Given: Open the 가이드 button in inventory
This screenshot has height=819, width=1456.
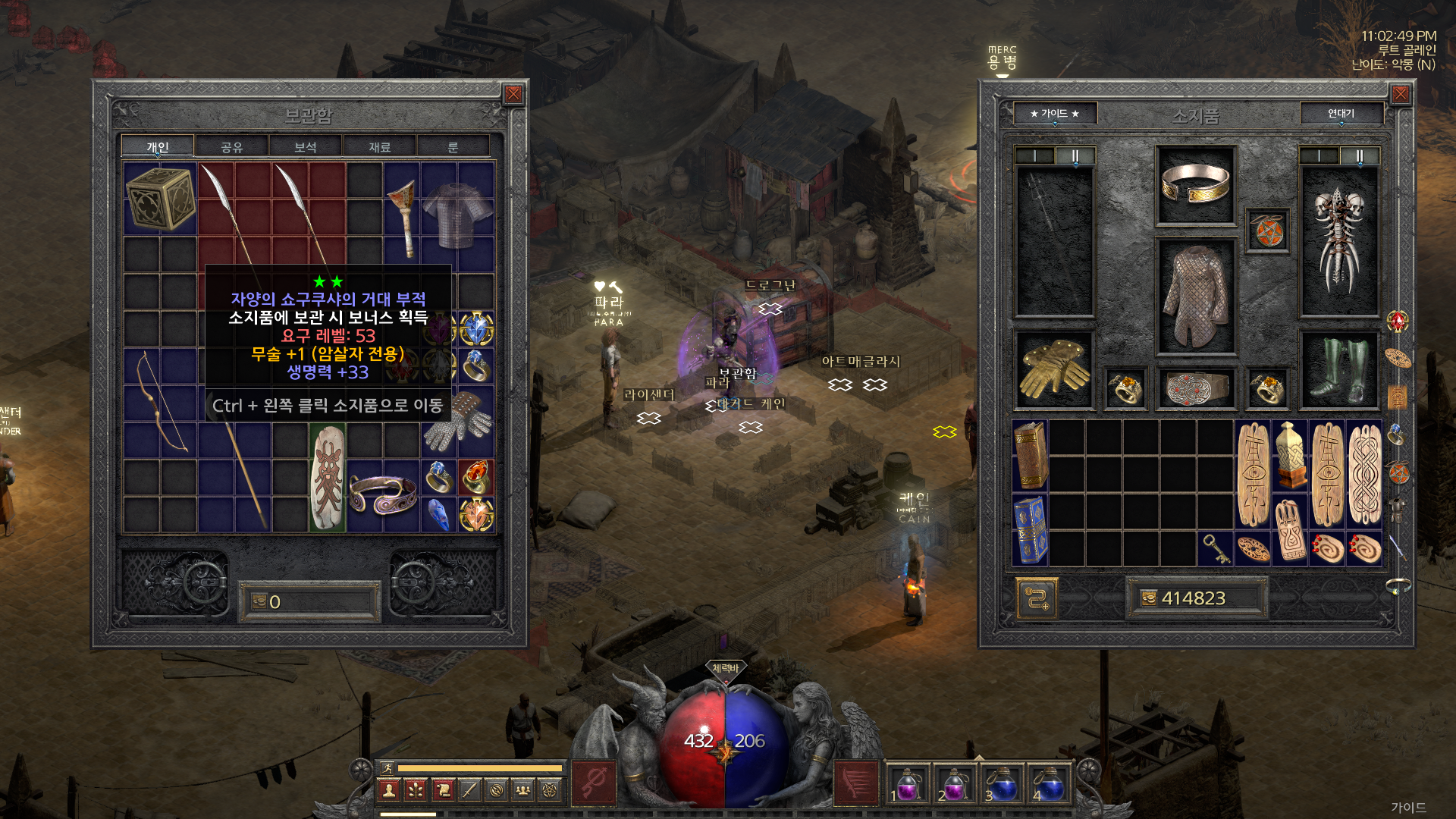Looking at the screenshot, I should tap(1054, 114).
